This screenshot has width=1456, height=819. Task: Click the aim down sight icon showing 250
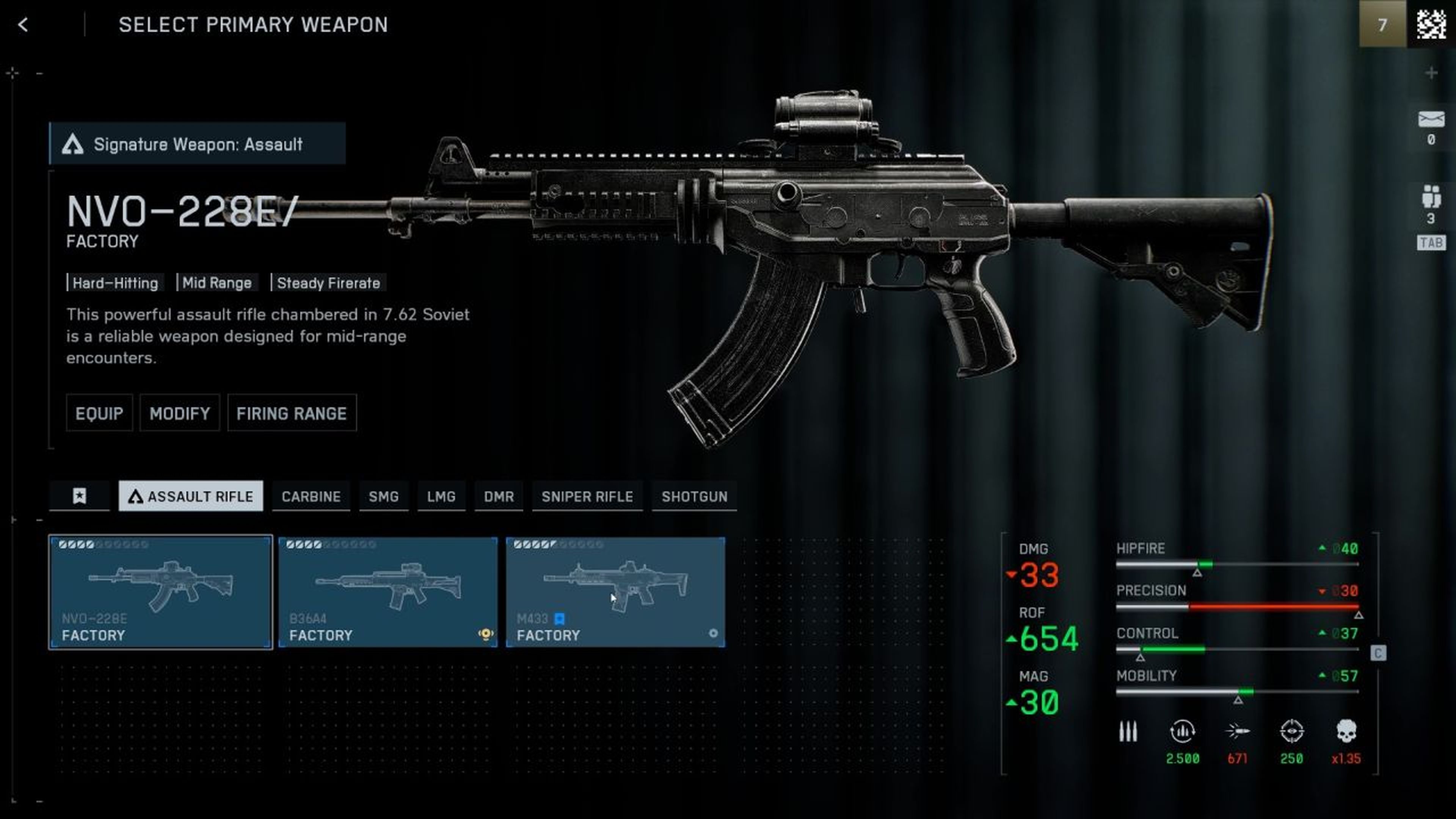[x=1293, y=731]
